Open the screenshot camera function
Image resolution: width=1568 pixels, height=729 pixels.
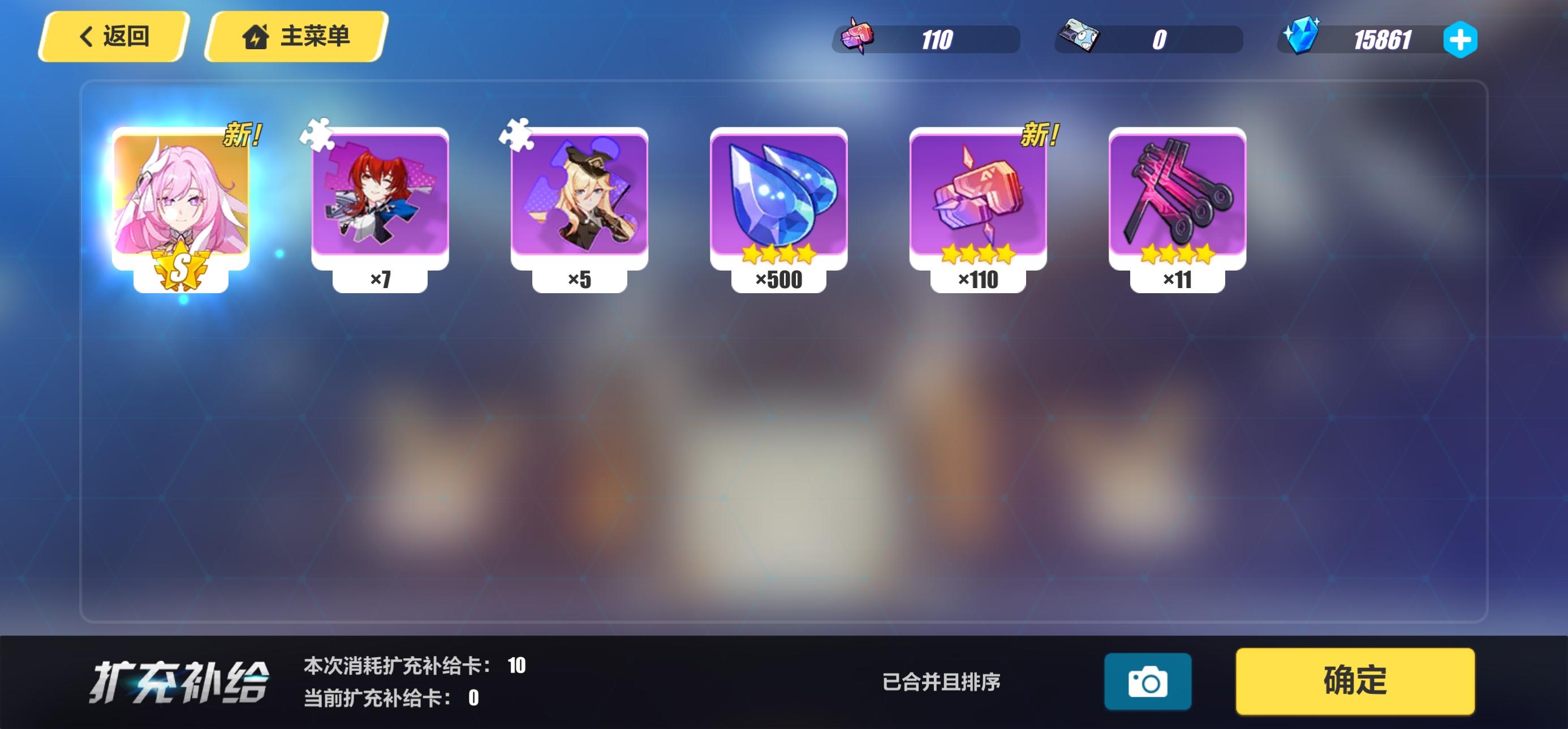pos(1149,681)
